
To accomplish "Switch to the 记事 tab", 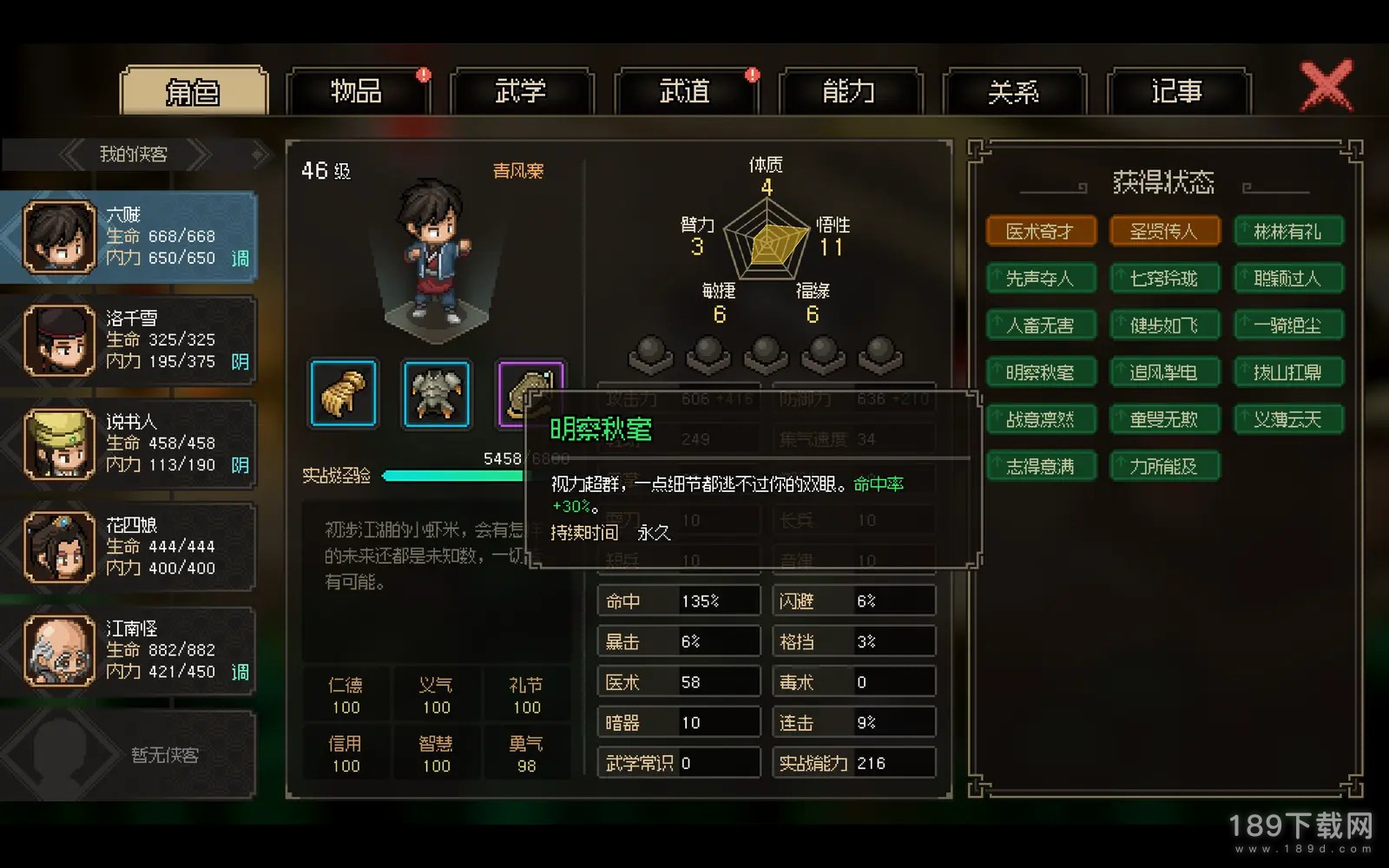I will click(1177, 91).
